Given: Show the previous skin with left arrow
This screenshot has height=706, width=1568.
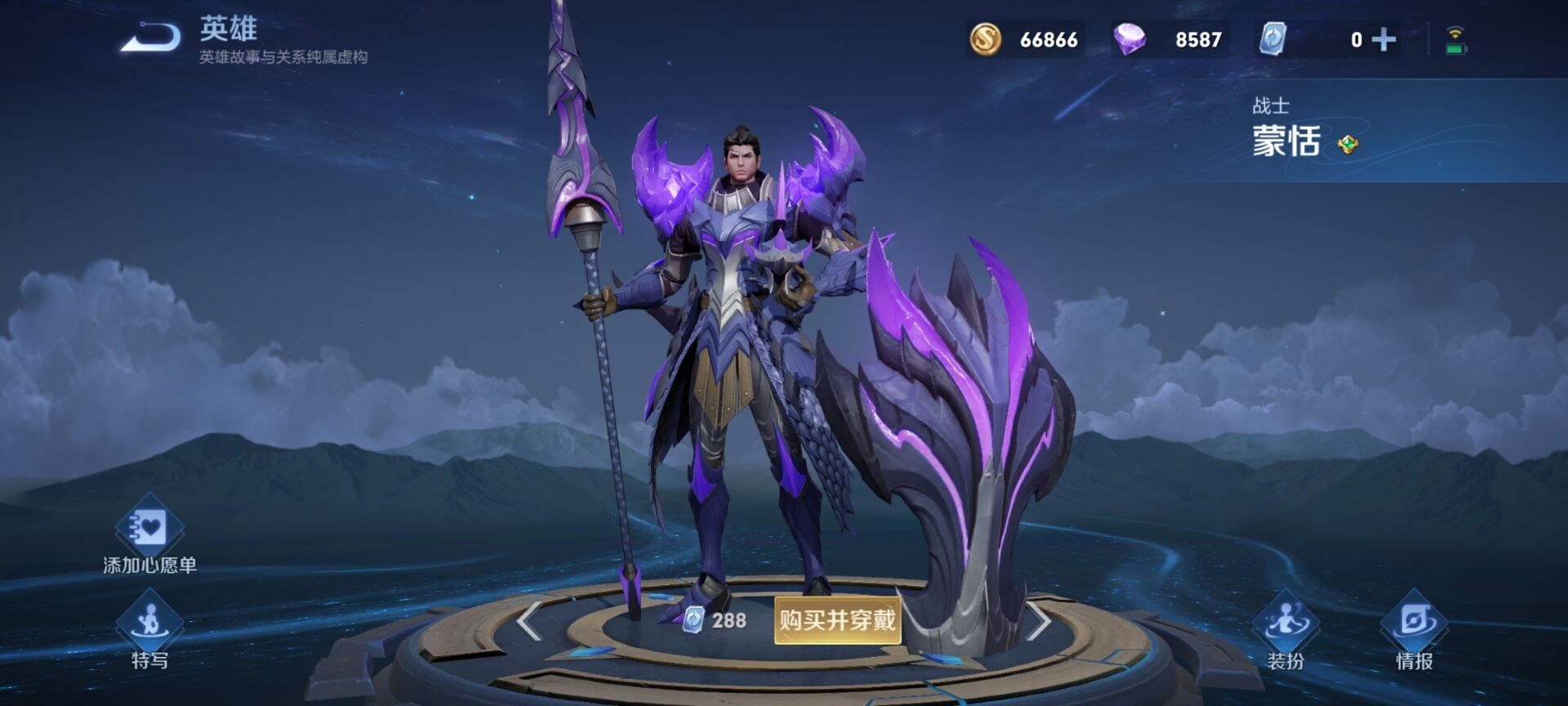Looking at the screenshot, I should (529, 621).
